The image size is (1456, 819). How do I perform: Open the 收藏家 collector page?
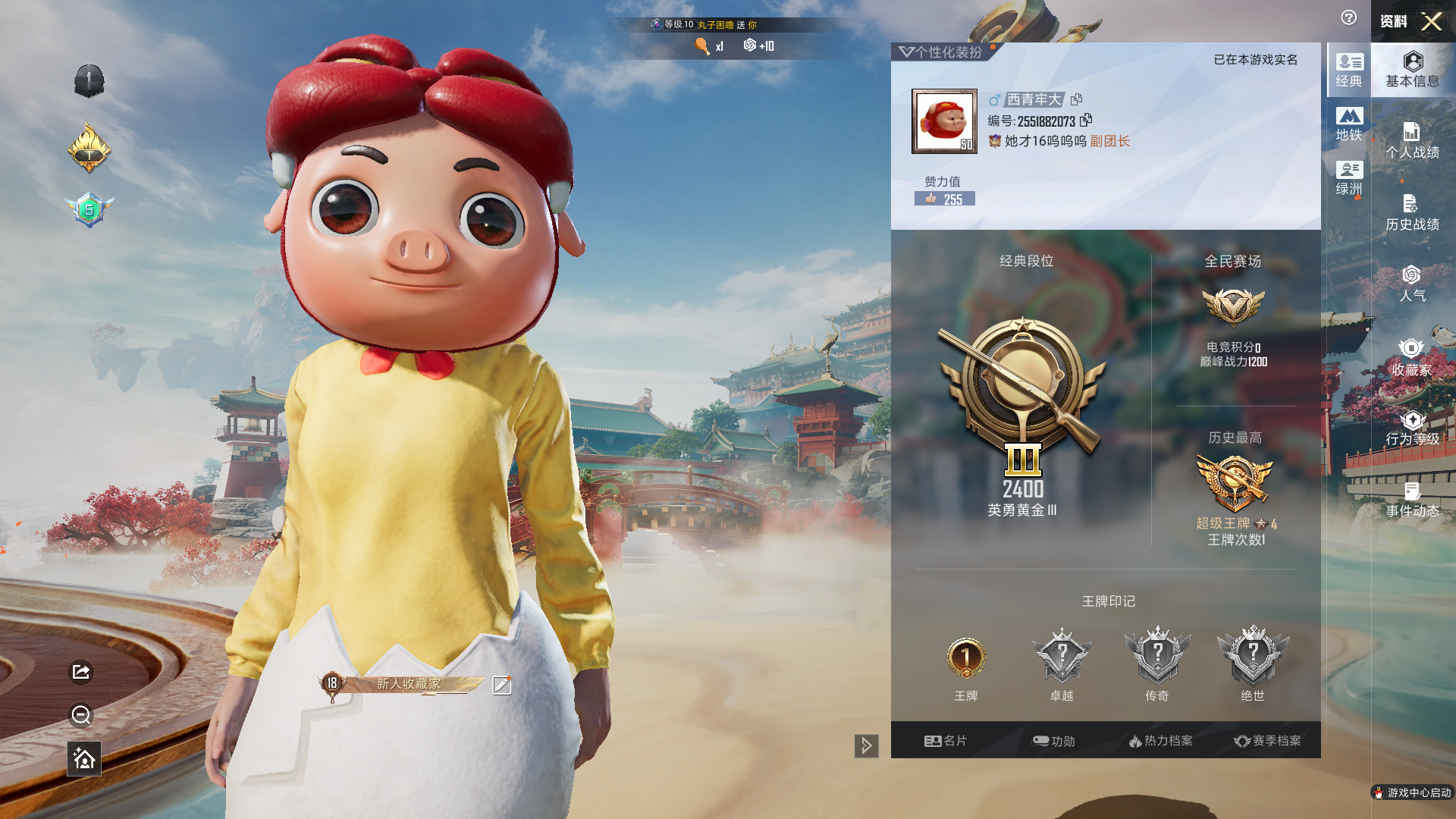tap(1412, 358)
